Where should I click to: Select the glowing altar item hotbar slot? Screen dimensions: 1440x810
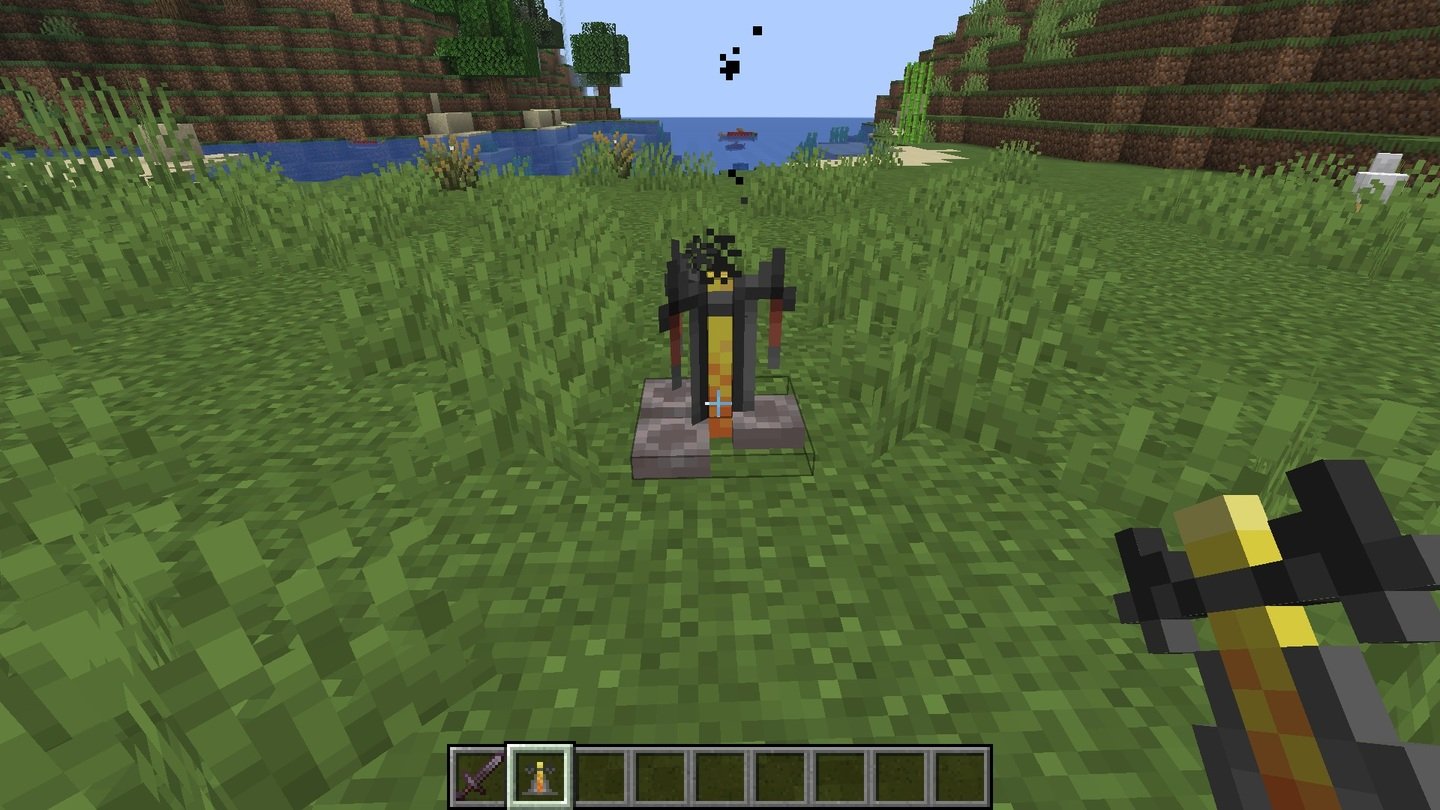(x=539, y=775)
